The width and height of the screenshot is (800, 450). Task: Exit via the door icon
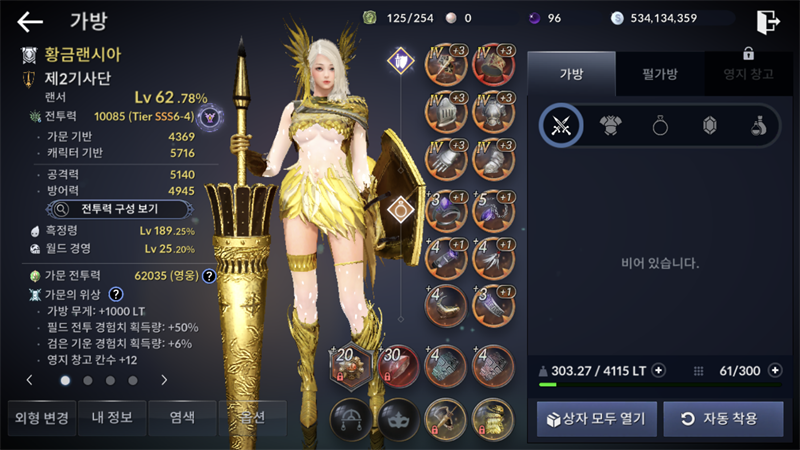pyautogui.click(x=767, y=21)
